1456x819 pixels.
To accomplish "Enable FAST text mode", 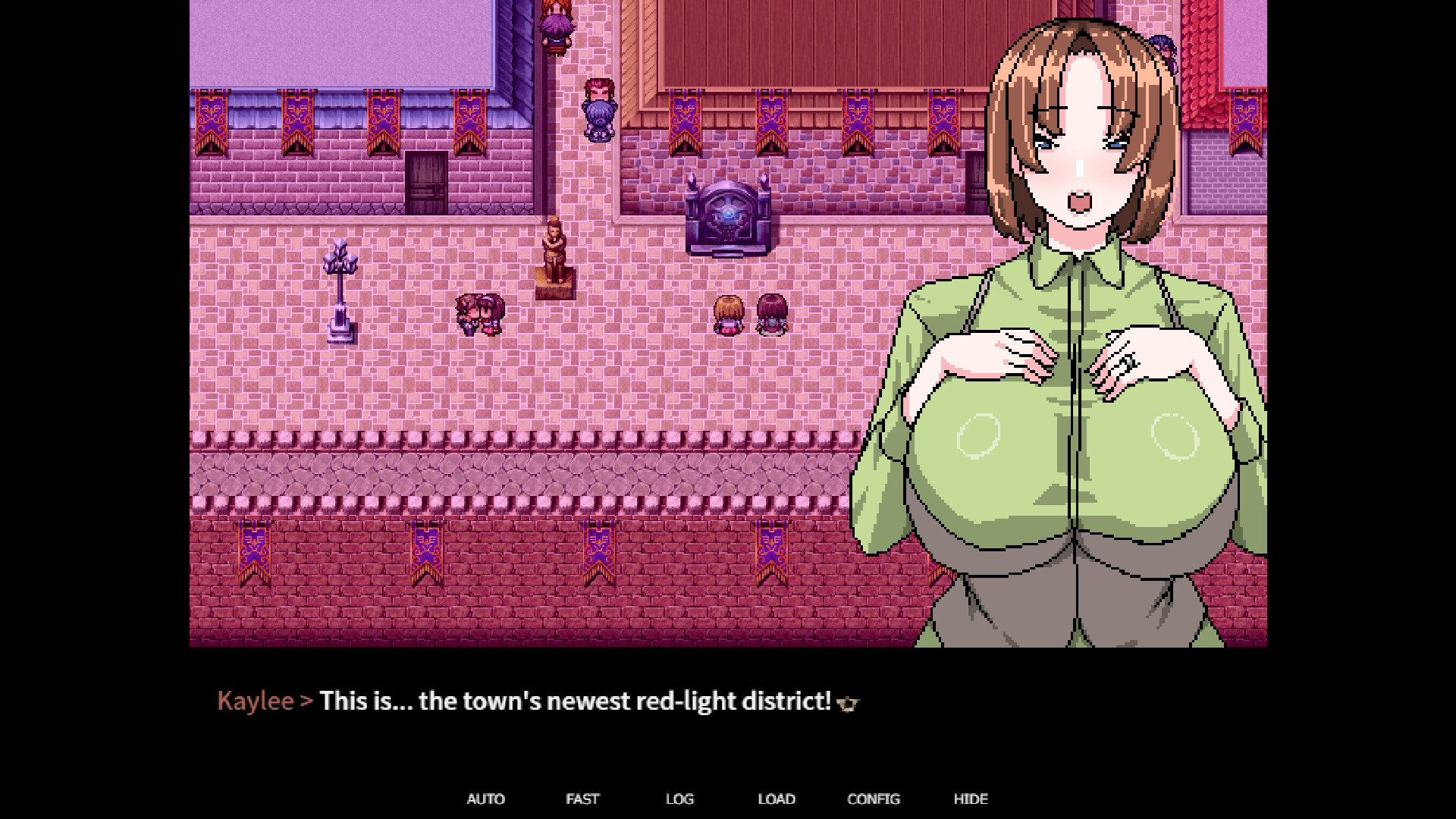I will click(x=582, y=799).
